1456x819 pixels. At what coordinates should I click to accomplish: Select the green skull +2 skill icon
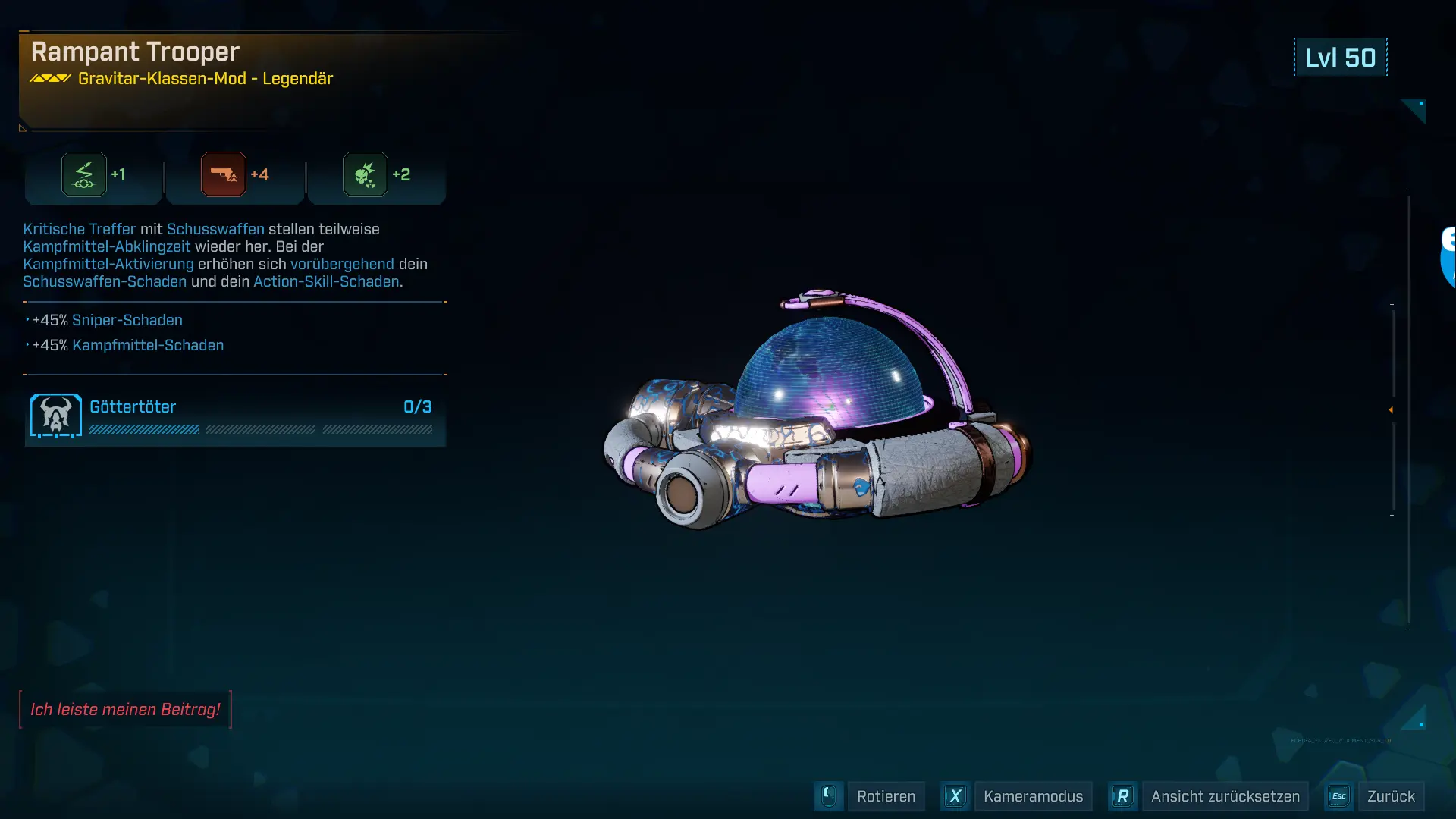tap(366, 174)
